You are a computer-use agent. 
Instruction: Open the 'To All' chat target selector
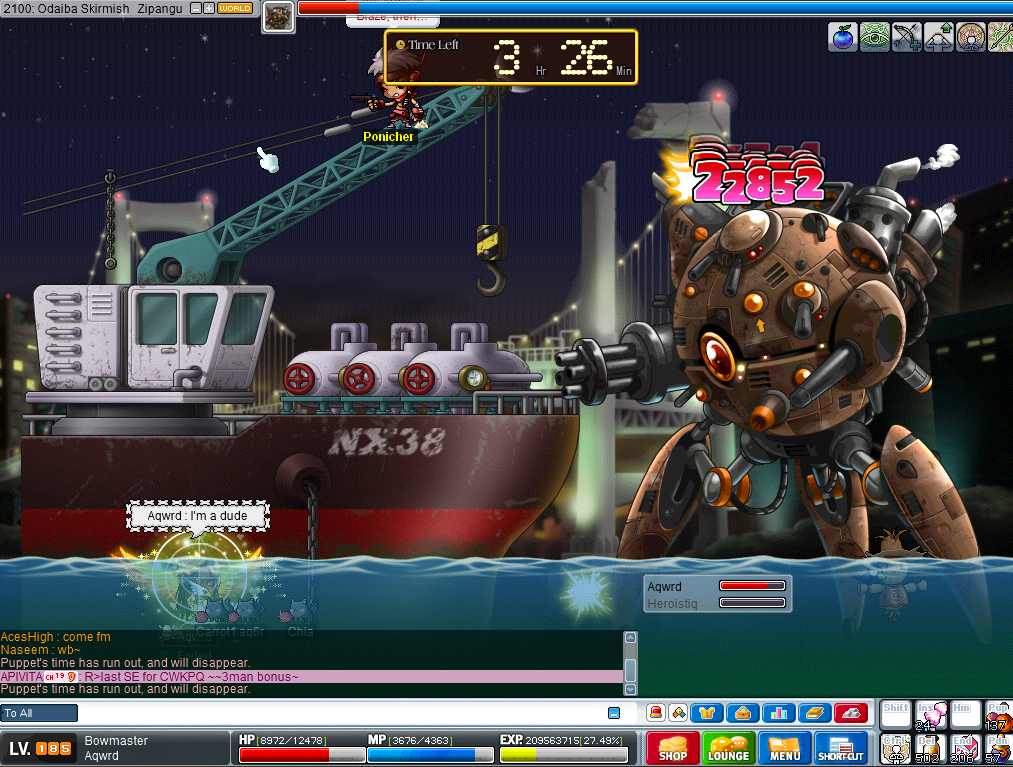40,713
